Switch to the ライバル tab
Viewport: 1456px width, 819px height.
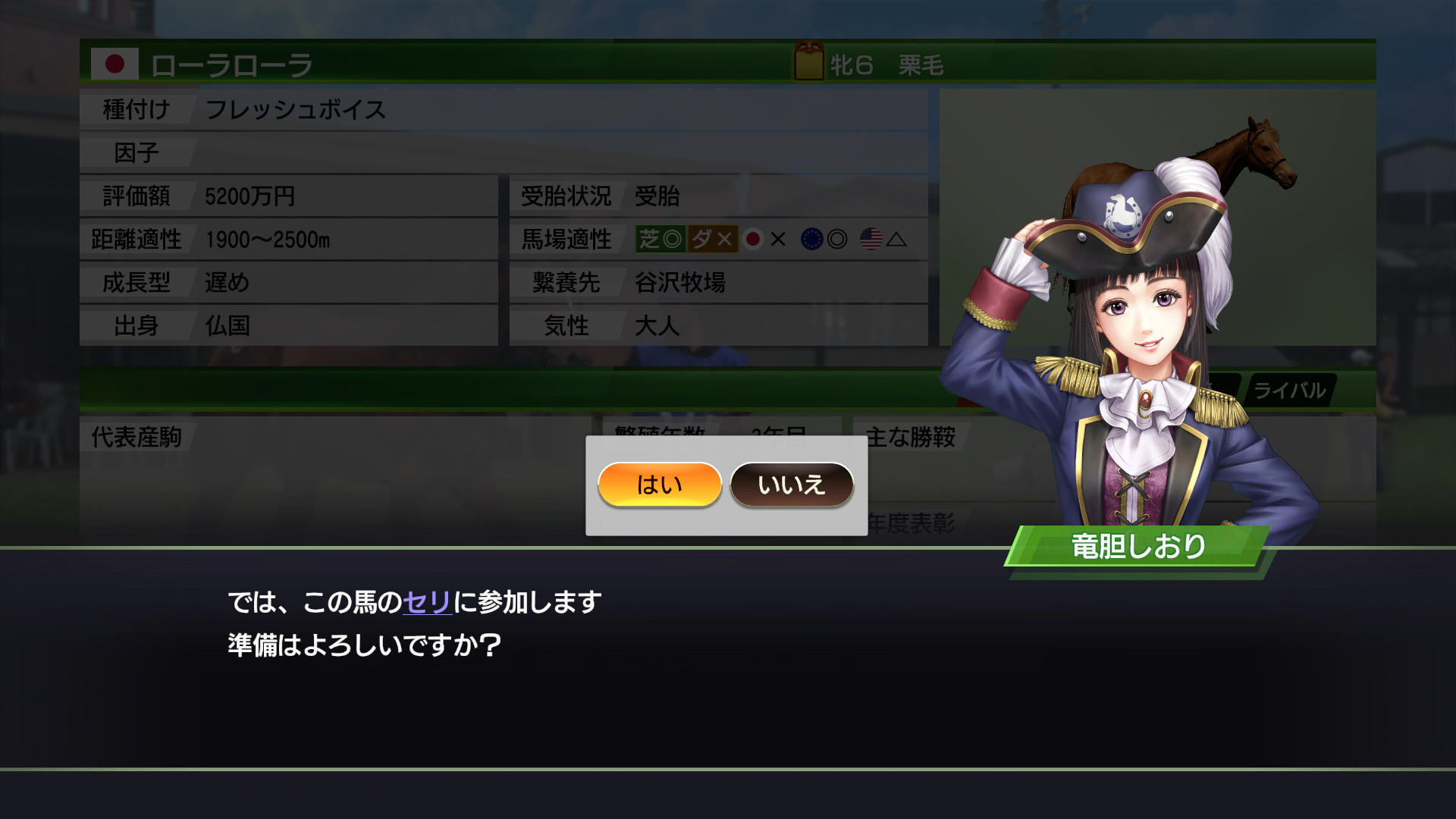[x=1289, y=391]
